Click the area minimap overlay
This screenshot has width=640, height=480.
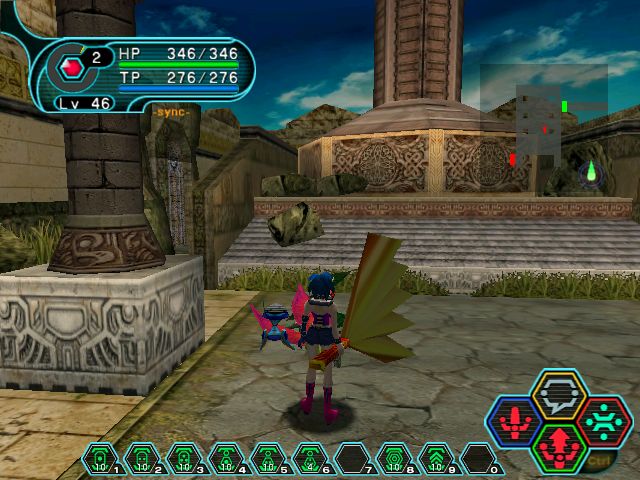(x=543, y=125)
